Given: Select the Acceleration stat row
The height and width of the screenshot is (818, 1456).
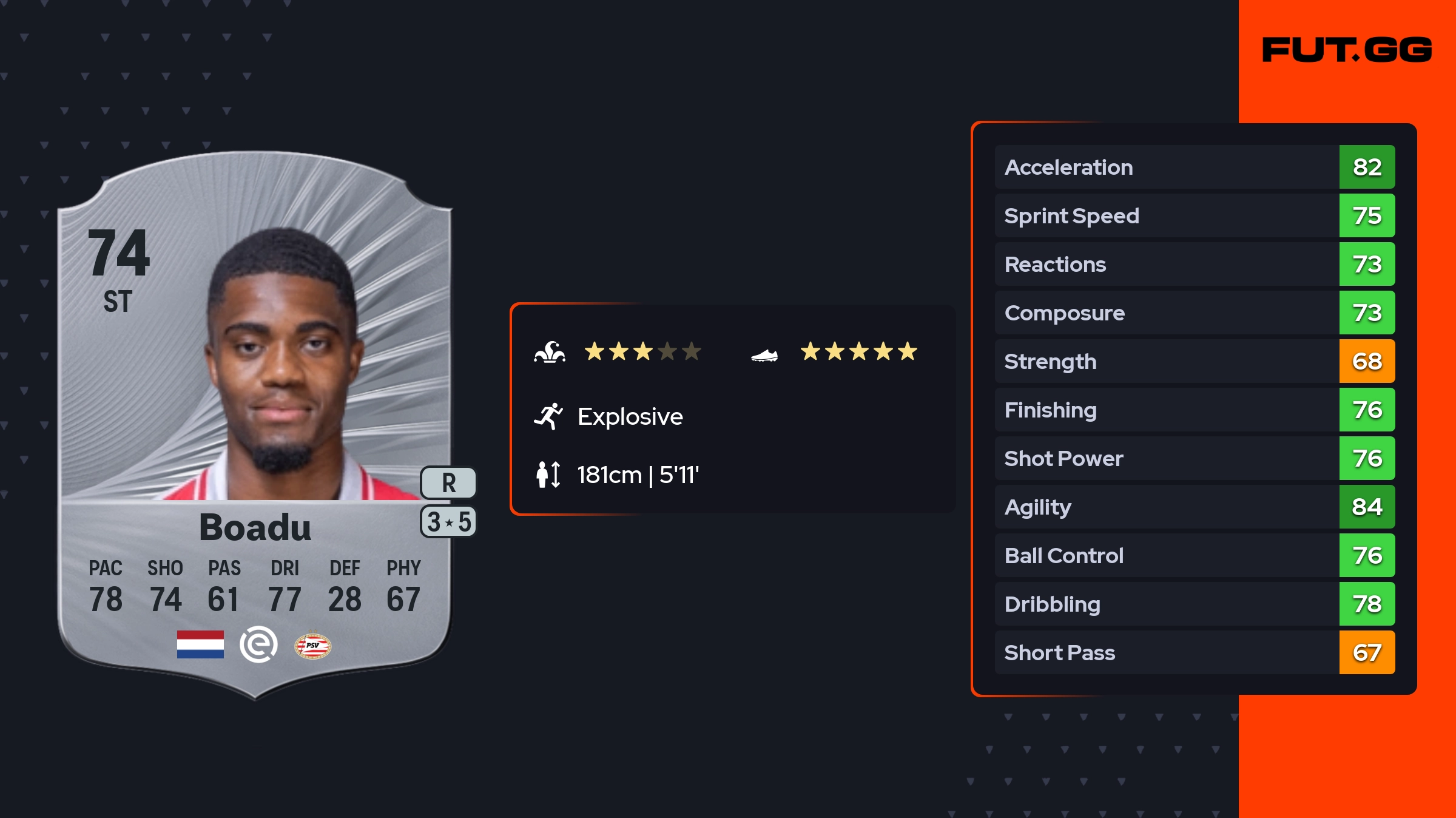Looking at the screenshot, I should (x=1194, y=167).
